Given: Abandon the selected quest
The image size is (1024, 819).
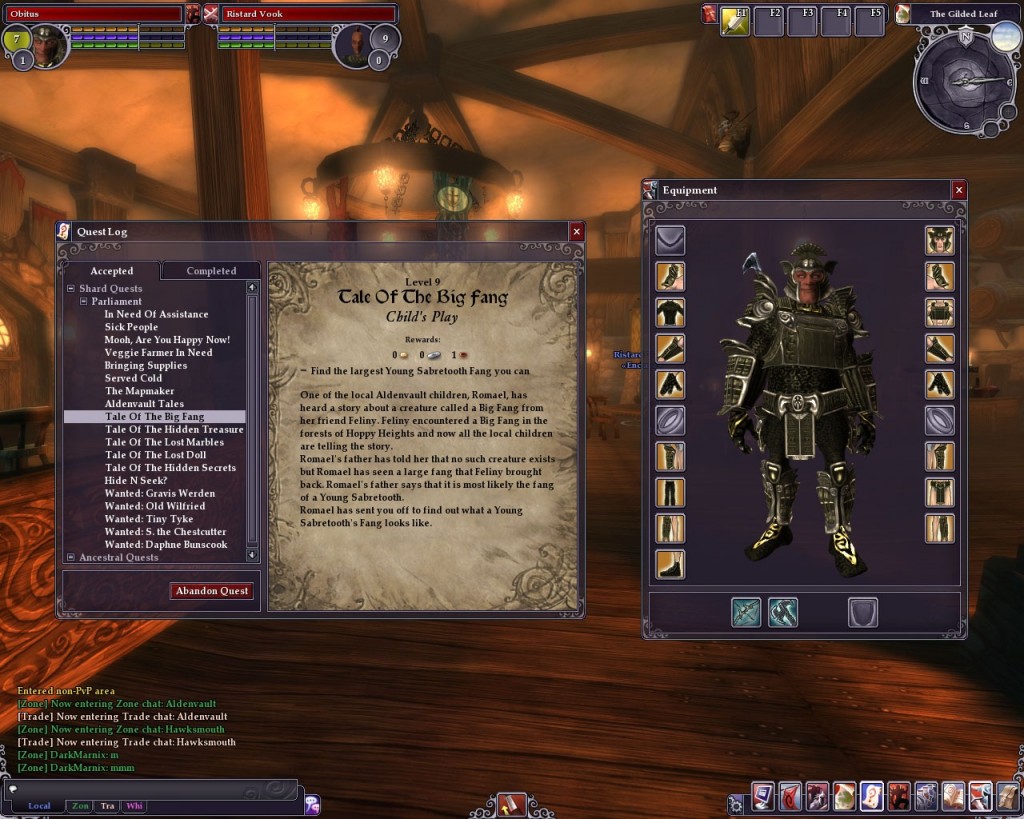Looking at the screenshot, I should (212, 591).
